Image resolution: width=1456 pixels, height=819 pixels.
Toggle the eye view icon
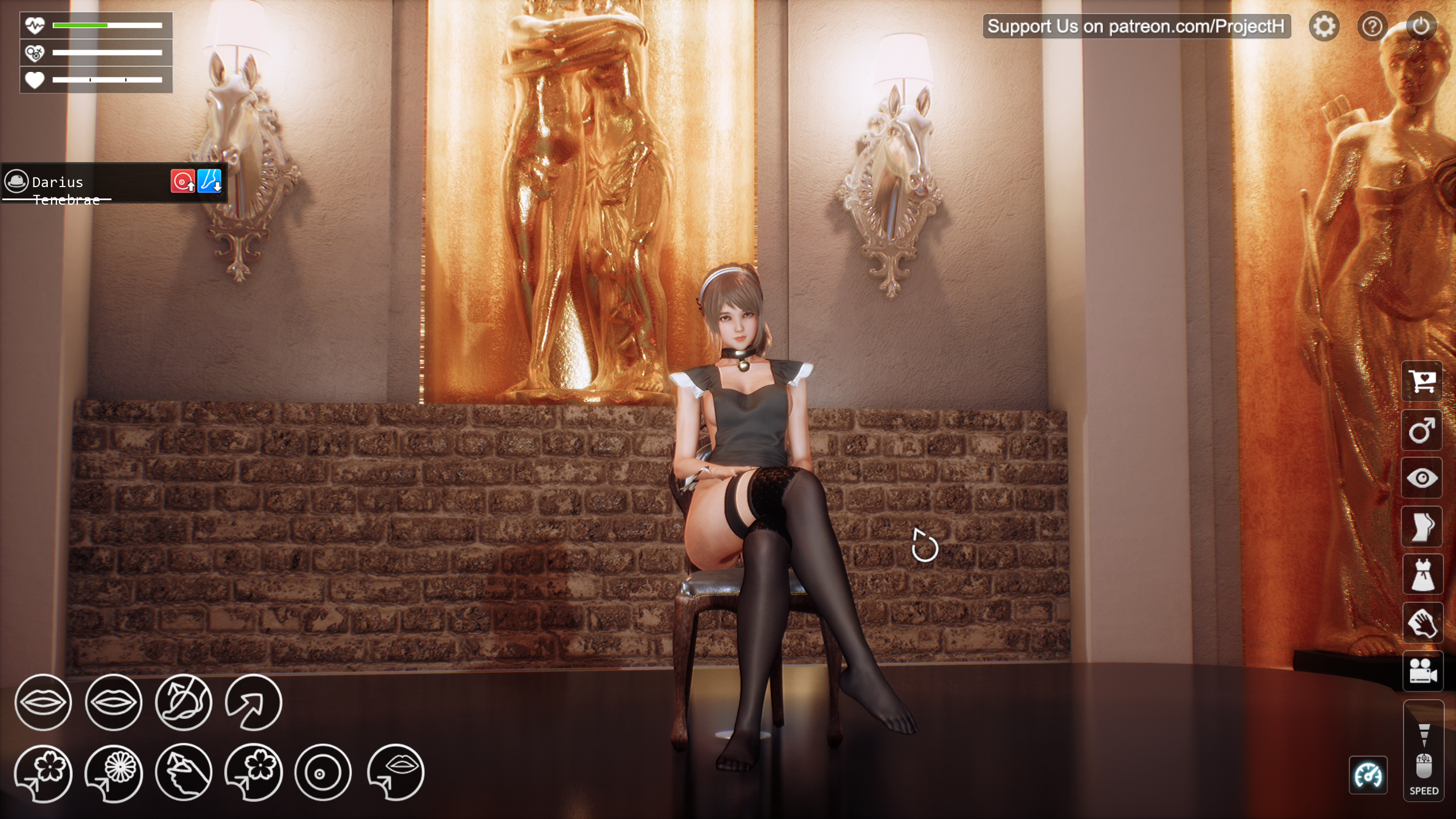point(1422,478)
